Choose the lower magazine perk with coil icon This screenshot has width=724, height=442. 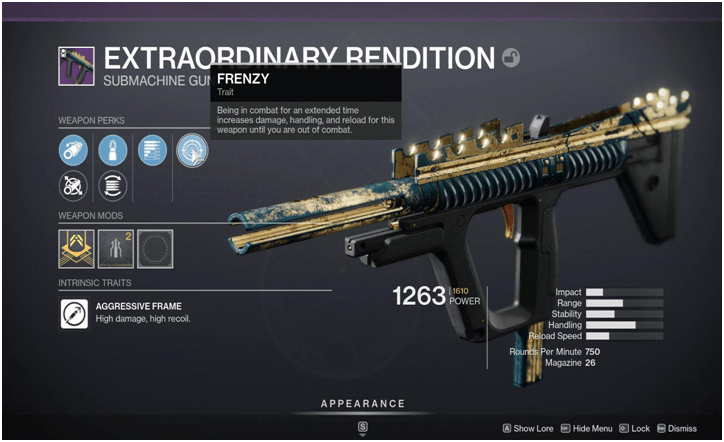tap(113, 186)
